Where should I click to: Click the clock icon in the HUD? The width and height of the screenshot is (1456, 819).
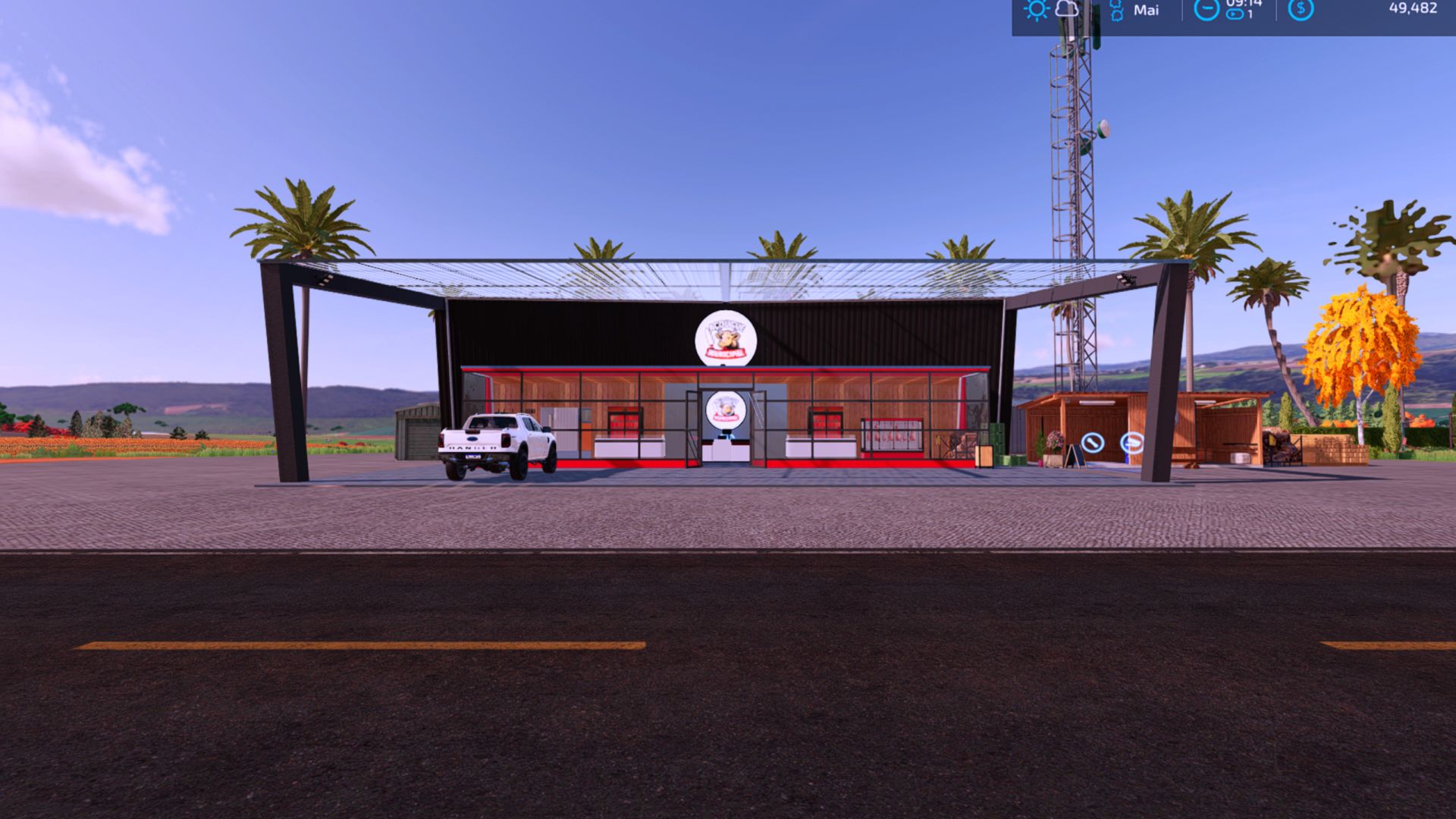tap(1206, 9)
